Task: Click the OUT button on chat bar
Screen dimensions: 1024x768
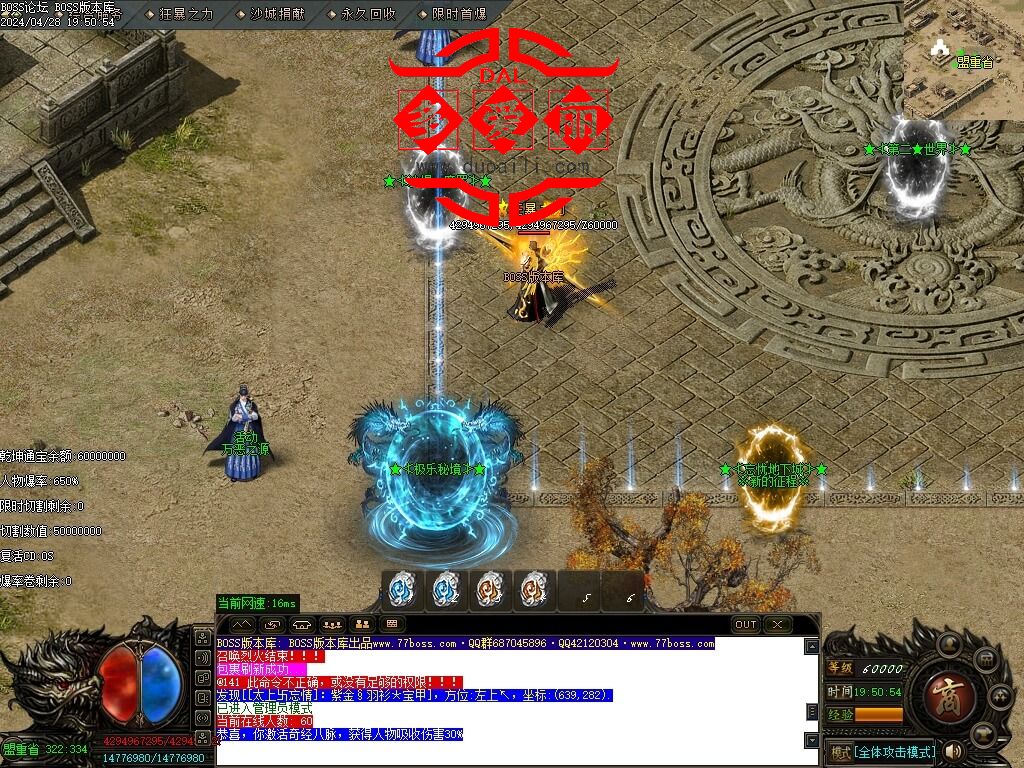Action: (746, 624)
